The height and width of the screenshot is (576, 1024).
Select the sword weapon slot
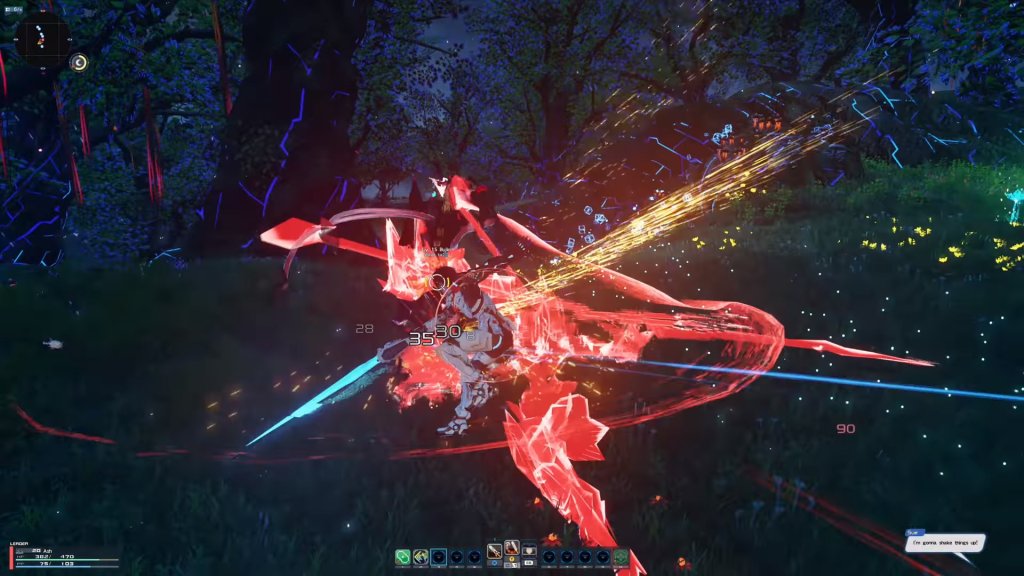(494, 551)
